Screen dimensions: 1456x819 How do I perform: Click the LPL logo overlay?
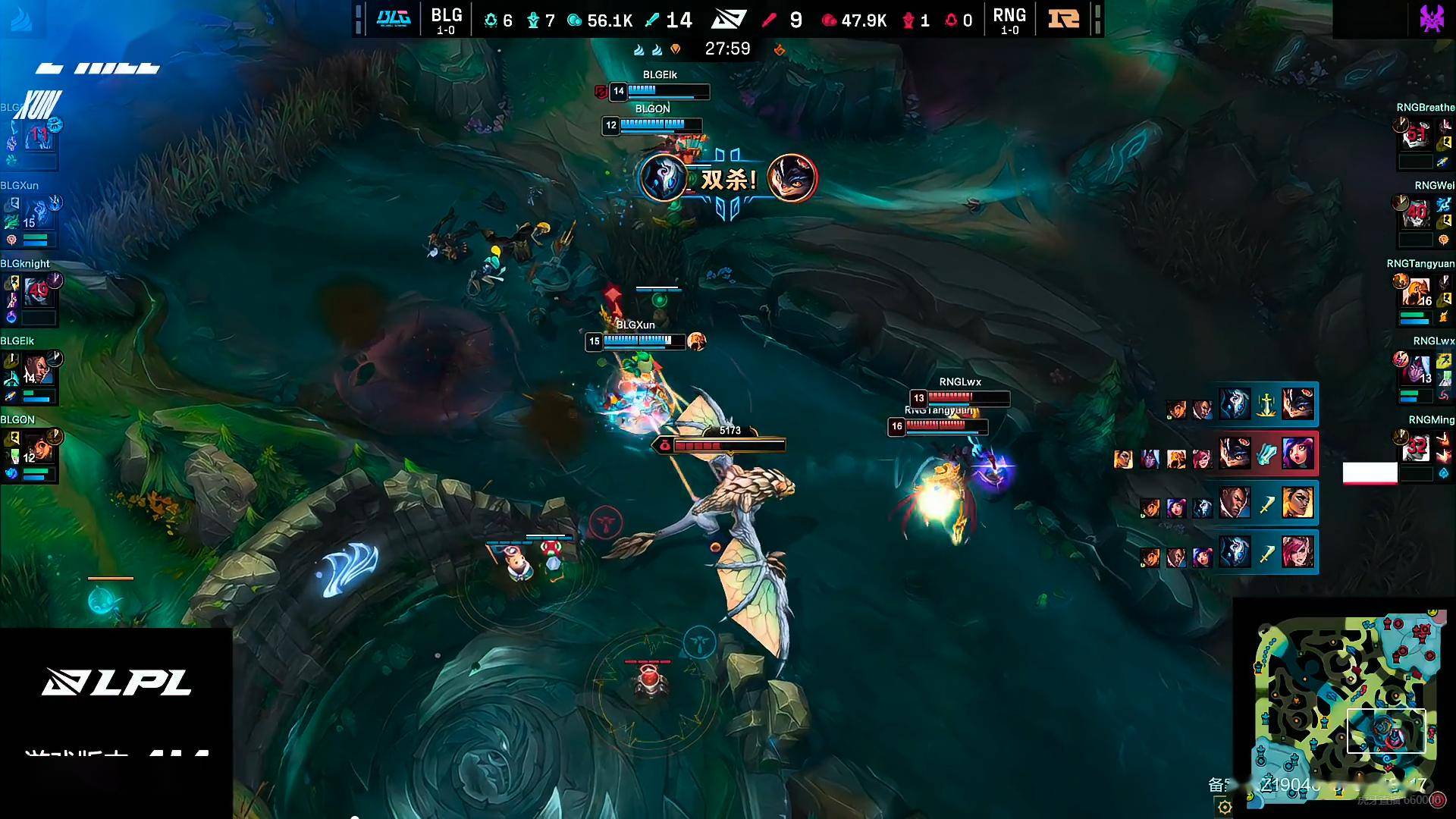click(117, 682)
